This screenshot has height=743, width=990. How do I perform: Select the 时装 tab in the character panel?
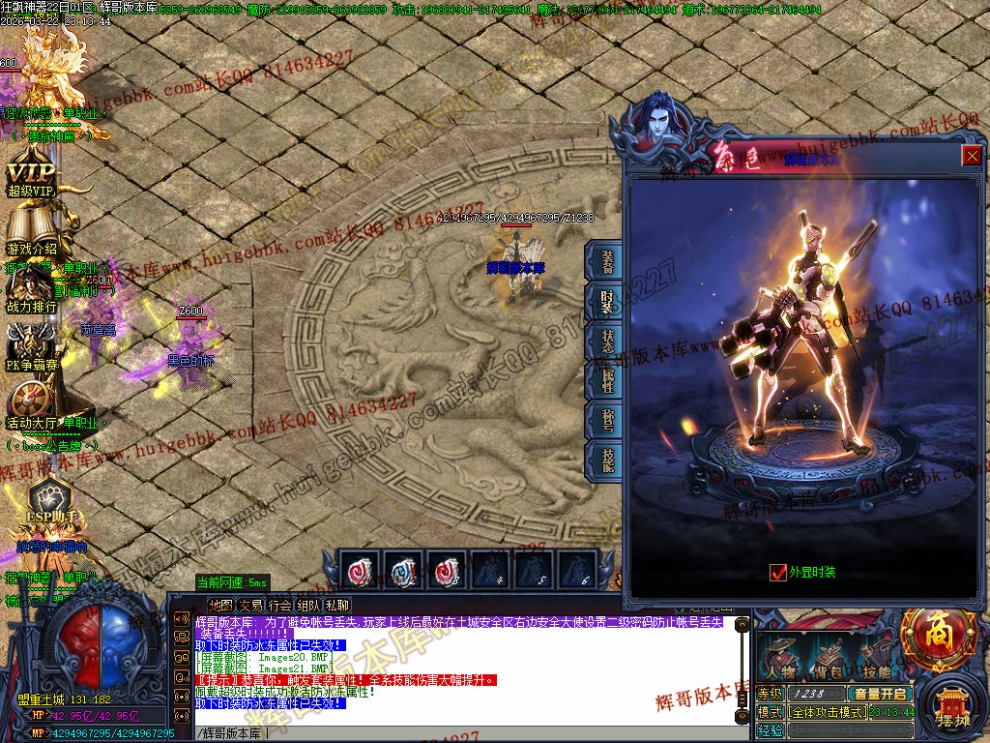(x=607, y=301)
